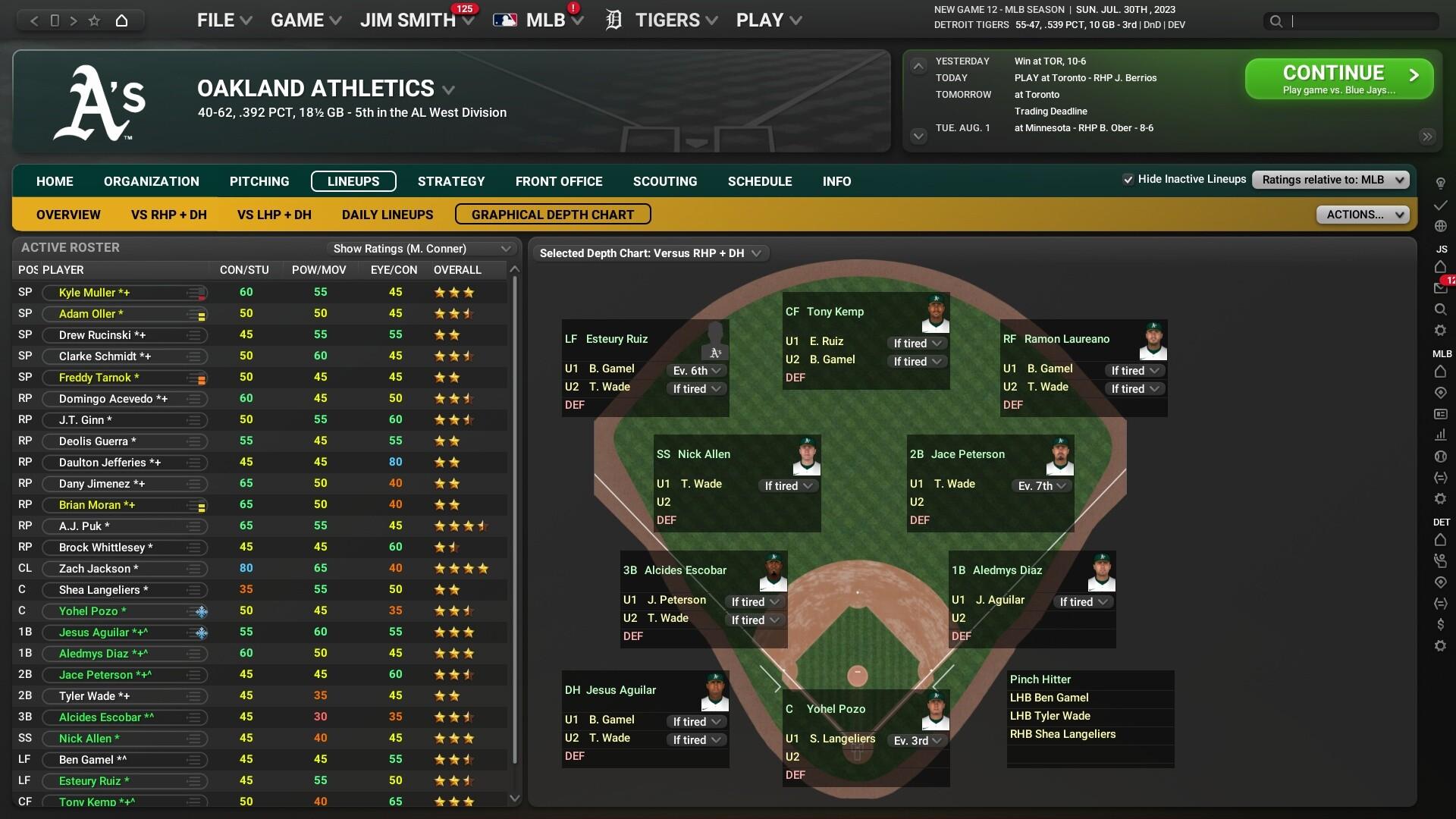Change Nick Allen's 'If tired' substitution option

787,485
